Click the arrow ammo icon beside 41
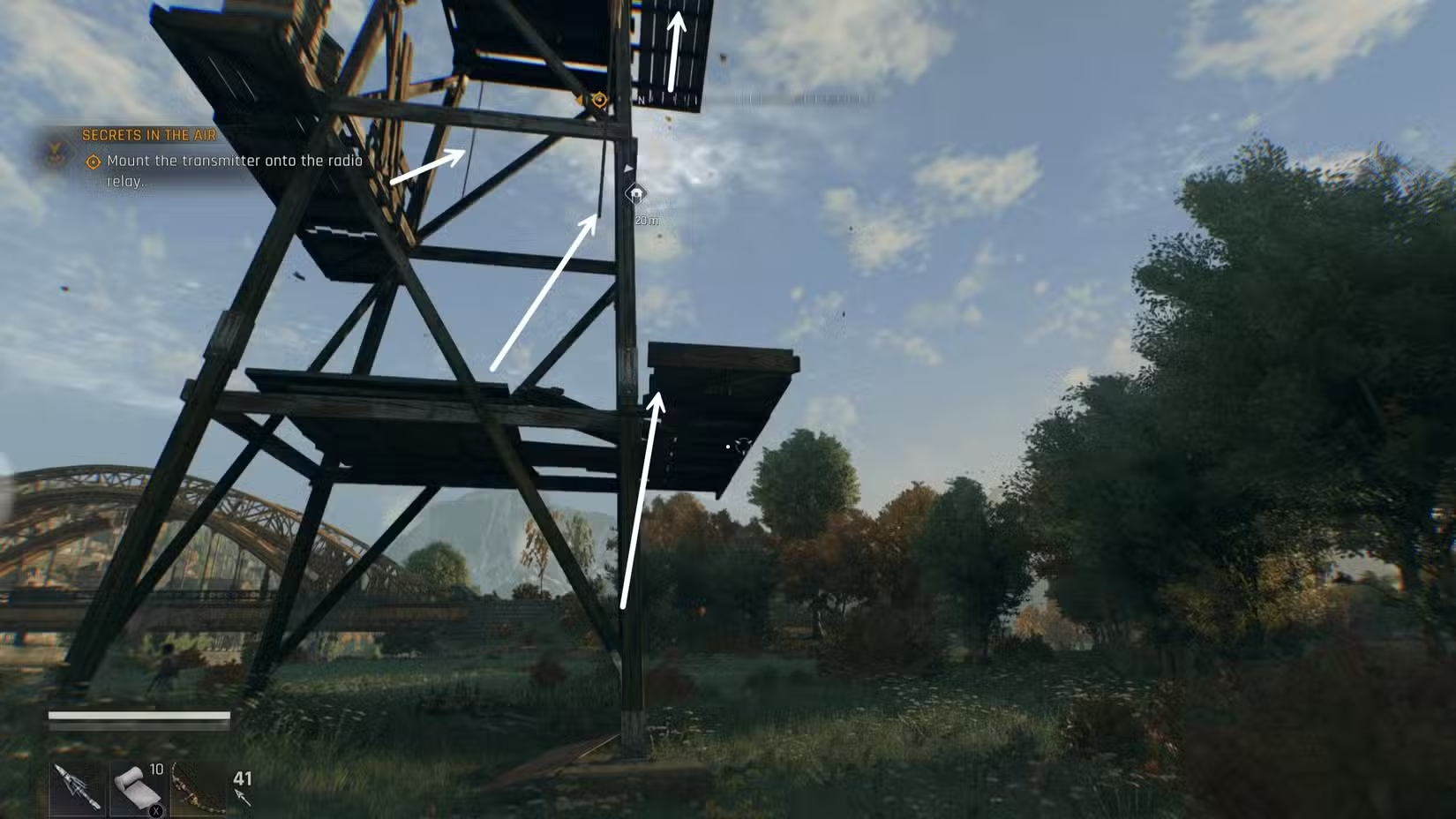The height and width of the screenshot is (819, 1456). coord(244,799)
